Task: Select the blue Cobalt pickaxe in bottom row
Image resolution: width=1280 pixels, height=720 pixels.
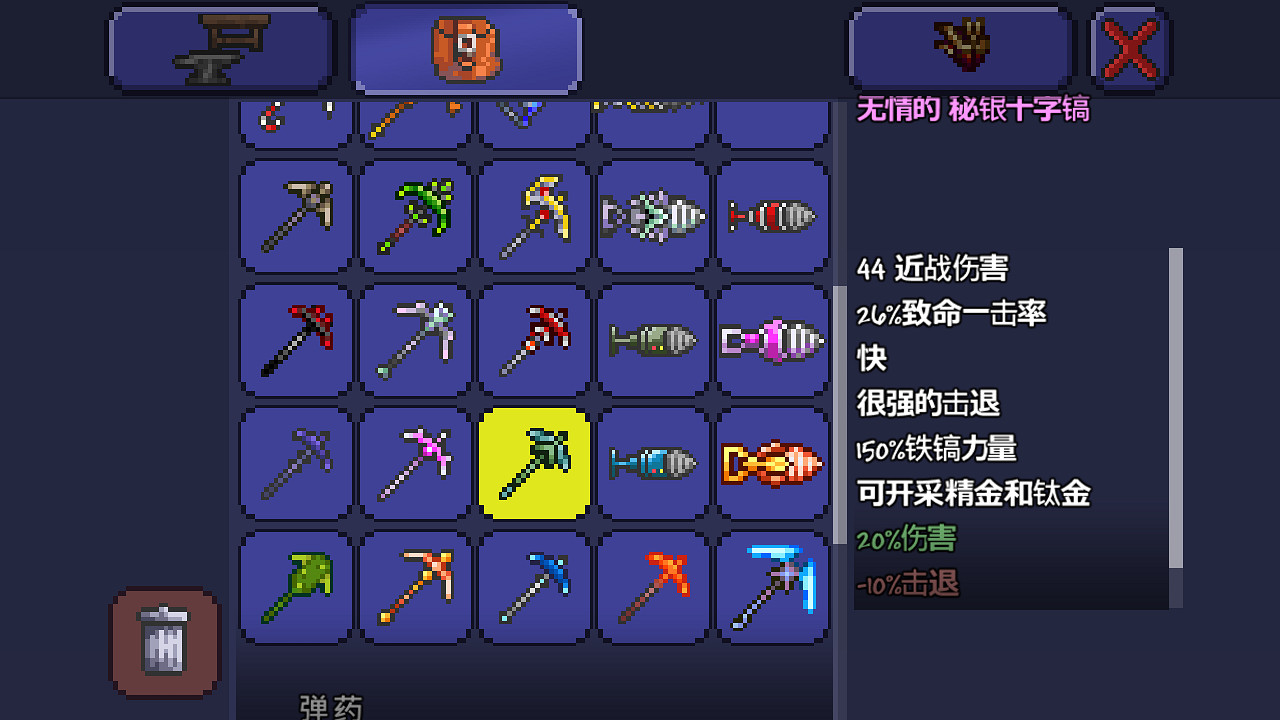Action: [x=533, y=587]
